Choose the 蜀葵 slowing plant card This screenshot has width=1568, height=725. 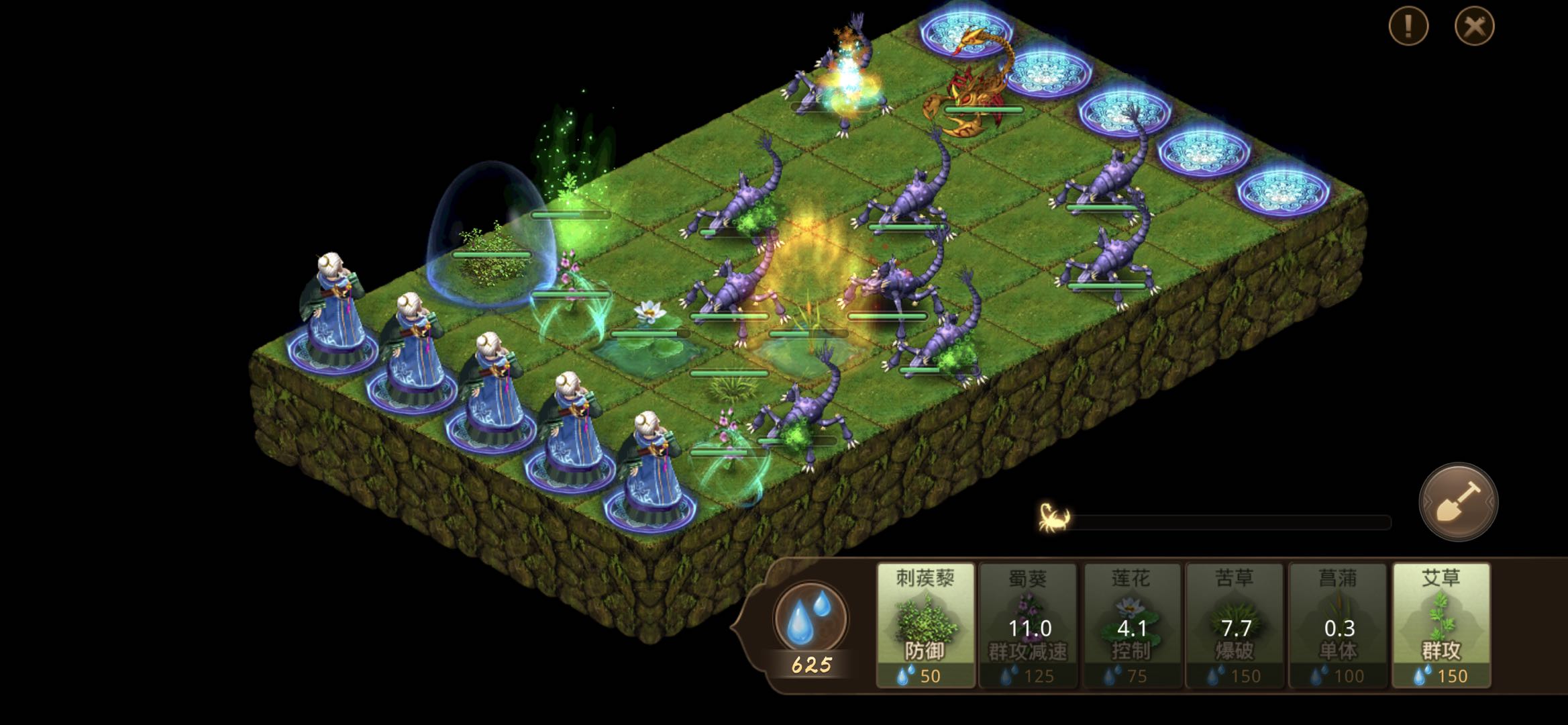1028,625
